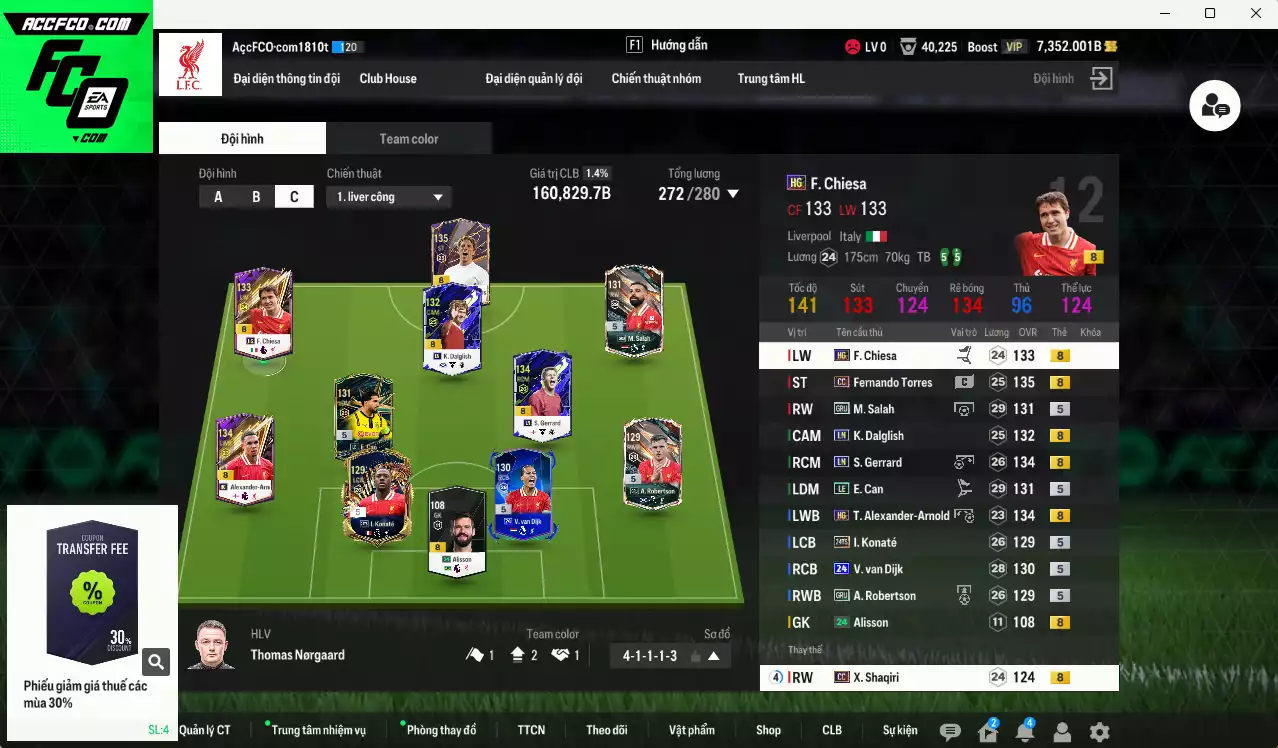The height and width of the screenshot is (748, 1278).
Task: Select squad B
Action: [256, 197]
